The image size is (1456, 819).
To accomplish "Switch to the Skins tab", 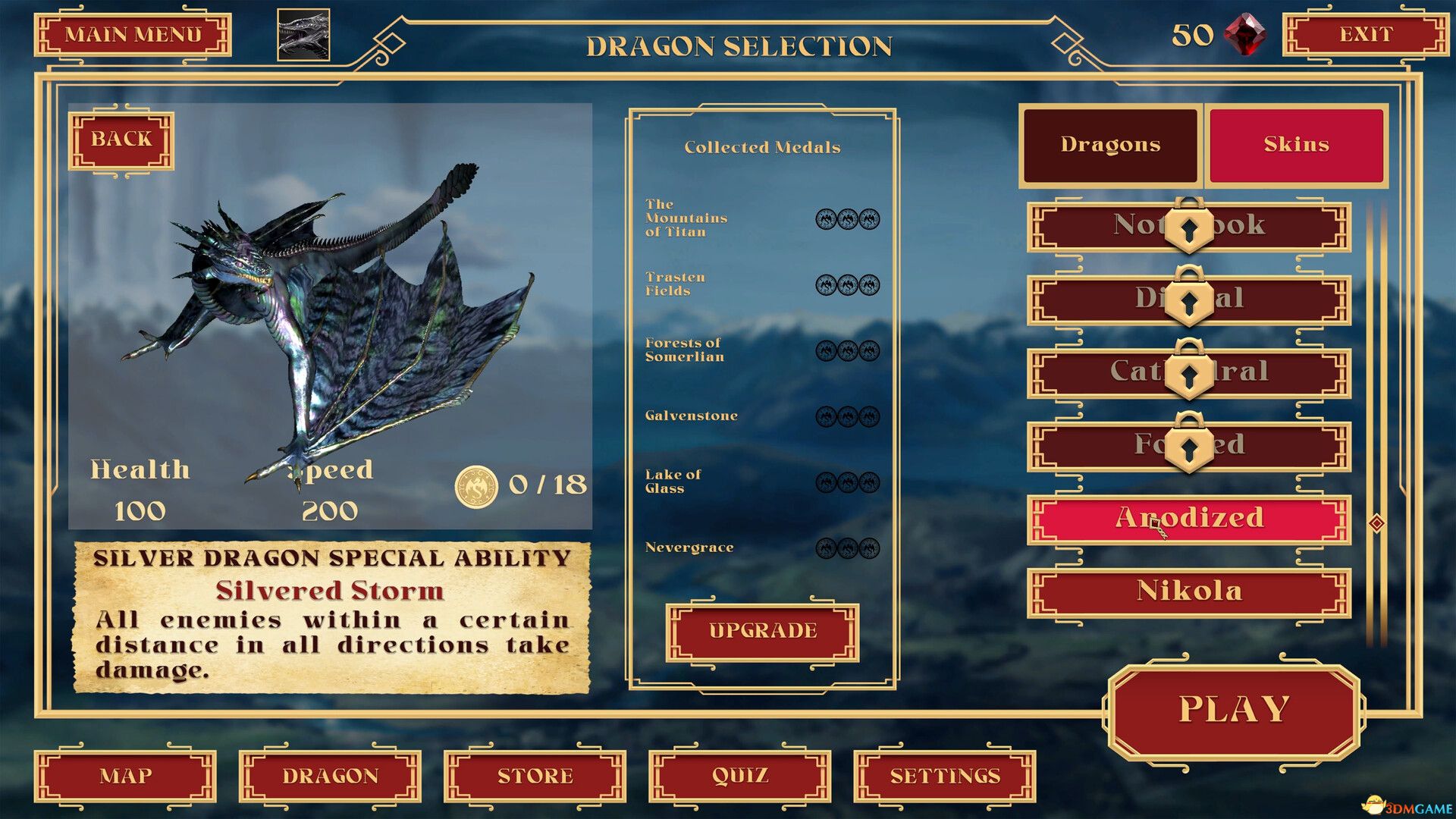I will (x=1295, y=143).
